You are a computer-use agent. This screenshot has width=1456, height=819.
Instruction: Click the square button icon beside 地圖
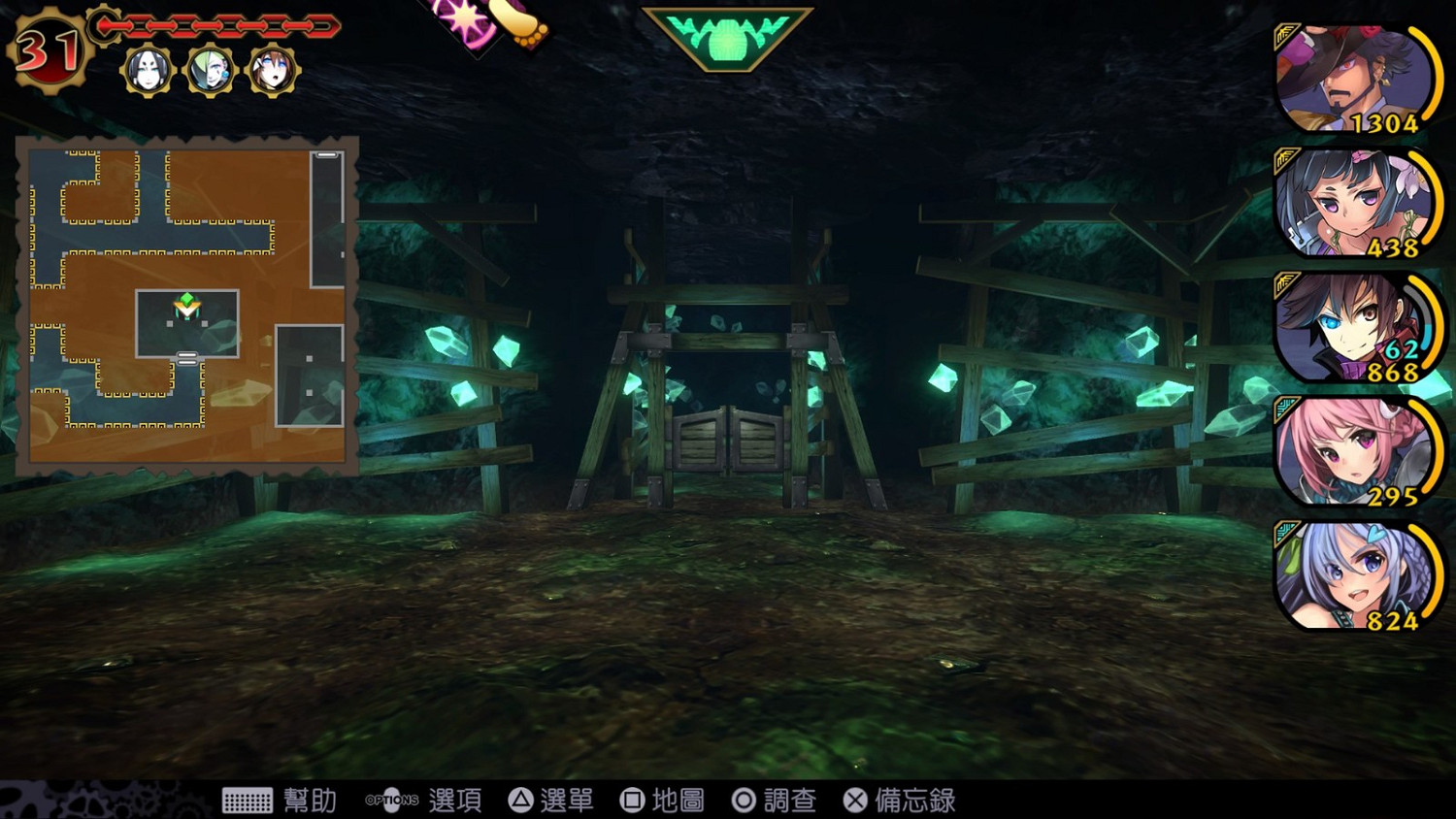[632, 801]
